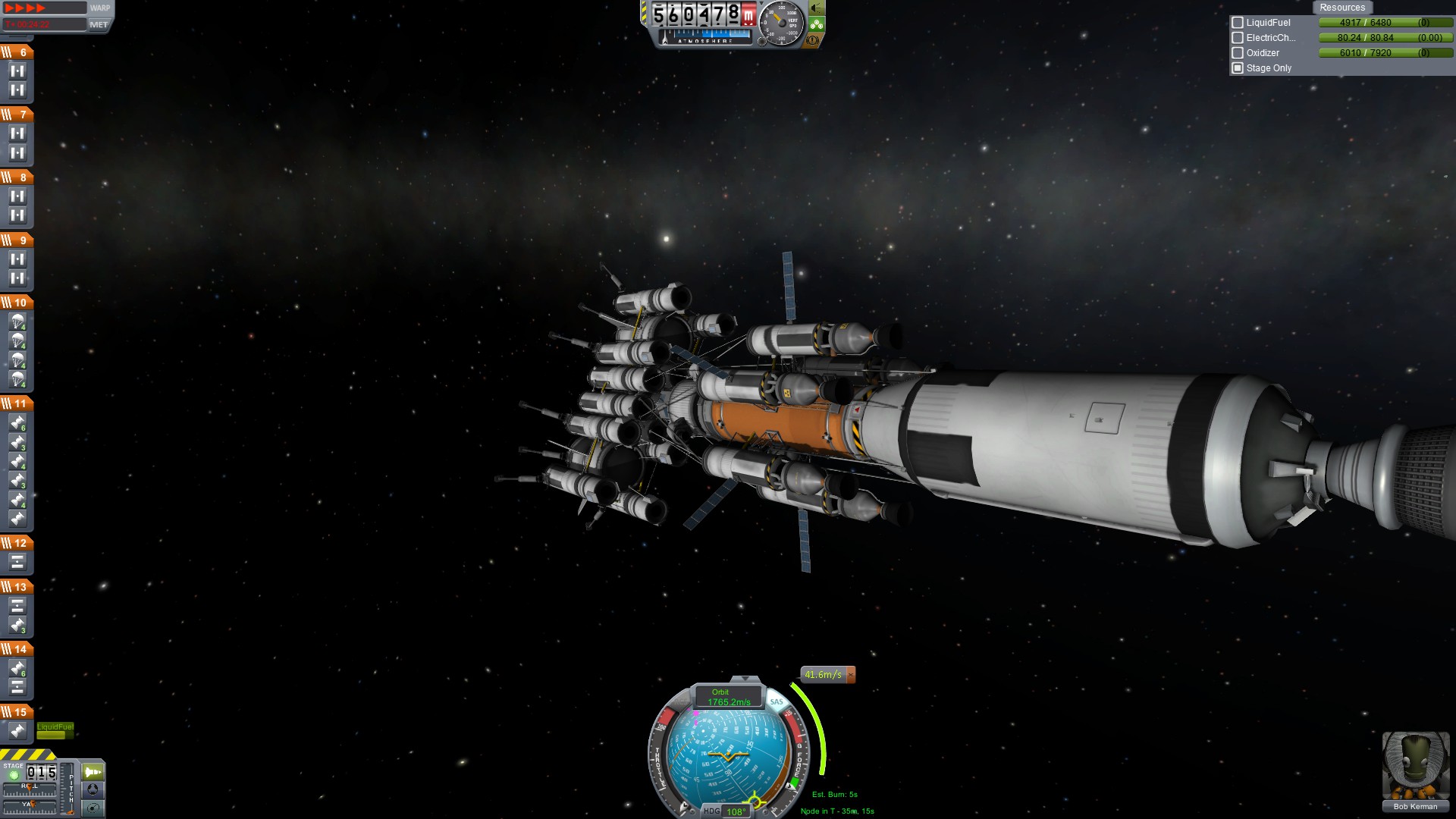Open the Resources panel tab
The image size is (1456, 819).
[x=1341, y=8]
